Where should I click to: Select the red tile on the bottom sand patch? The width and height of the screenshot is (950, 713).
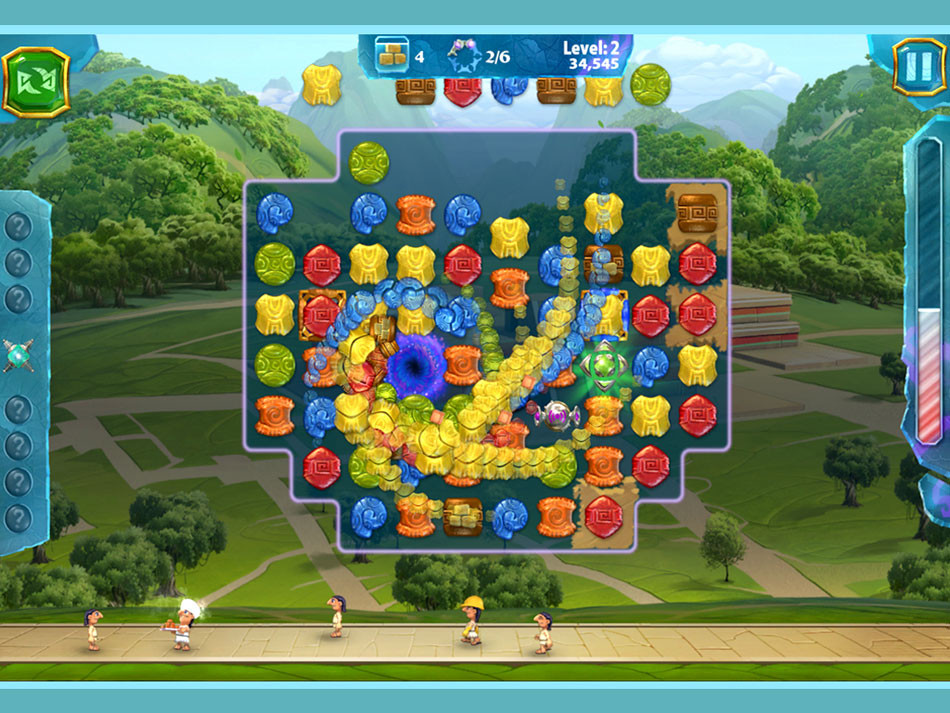604,516
